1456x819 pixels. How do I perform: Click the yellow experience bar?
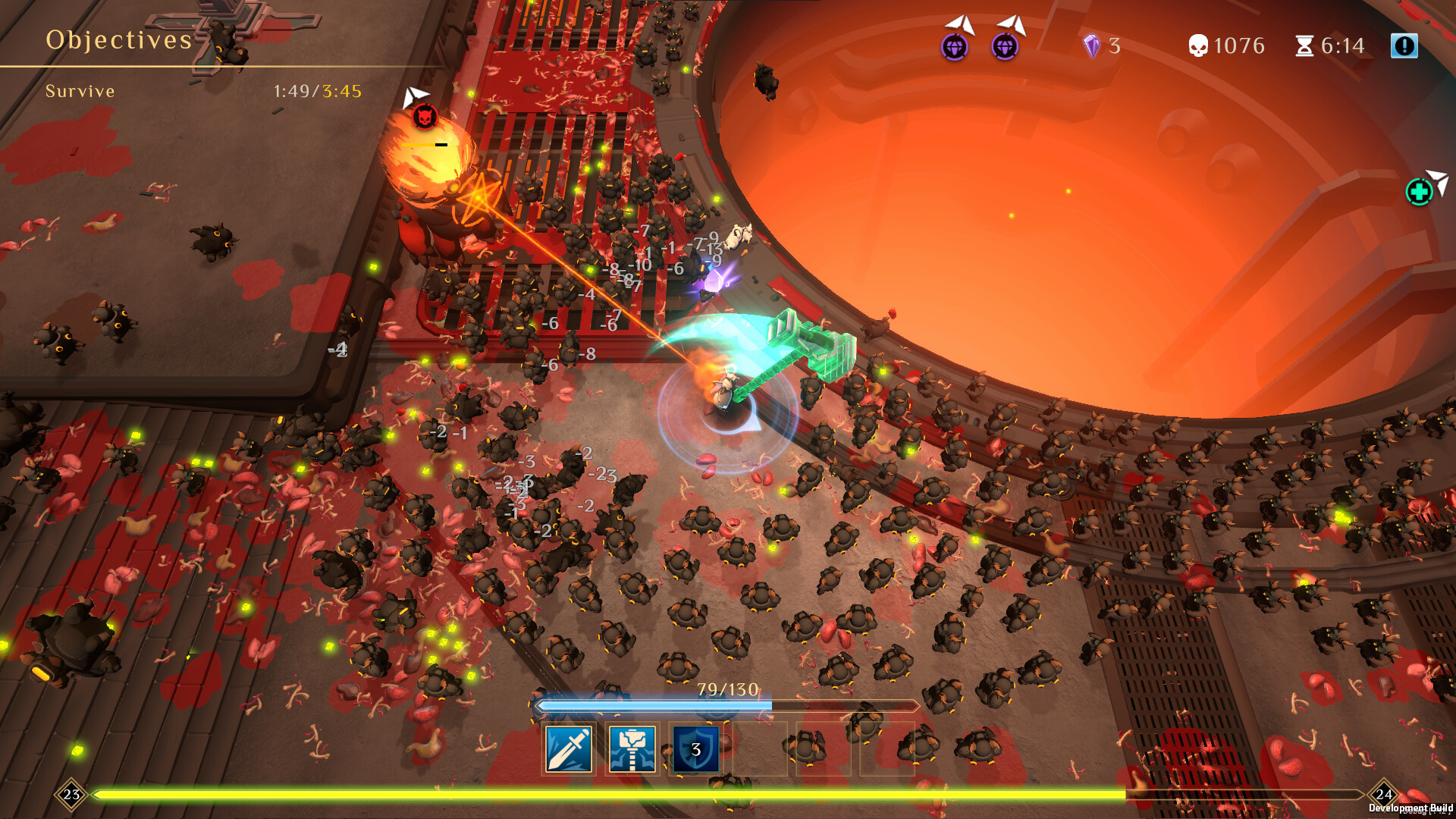pyautogui.click(x=728, y=794)
